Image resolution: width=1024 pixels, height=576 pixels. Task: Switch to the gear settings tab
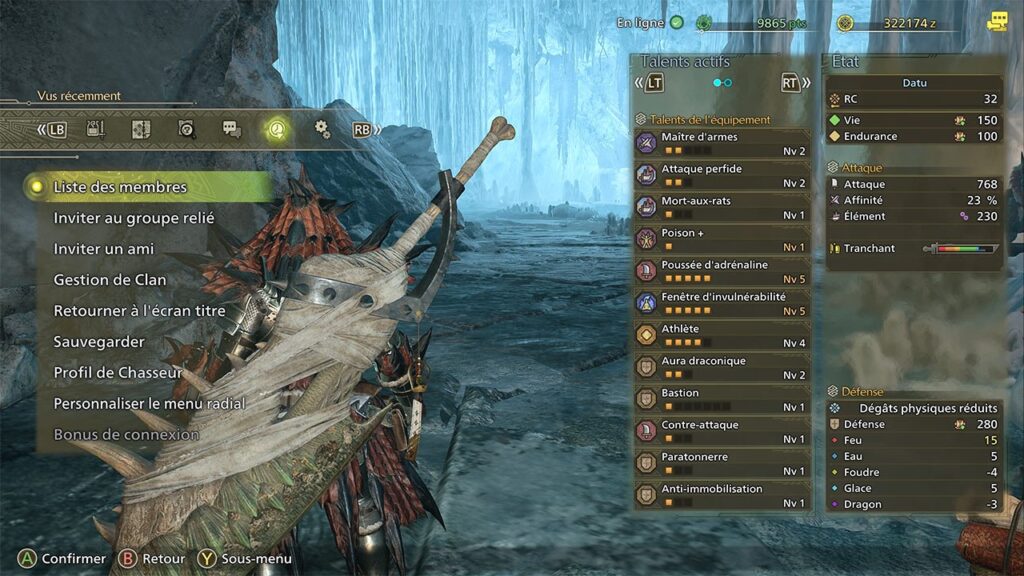click(x=321, y=129)
